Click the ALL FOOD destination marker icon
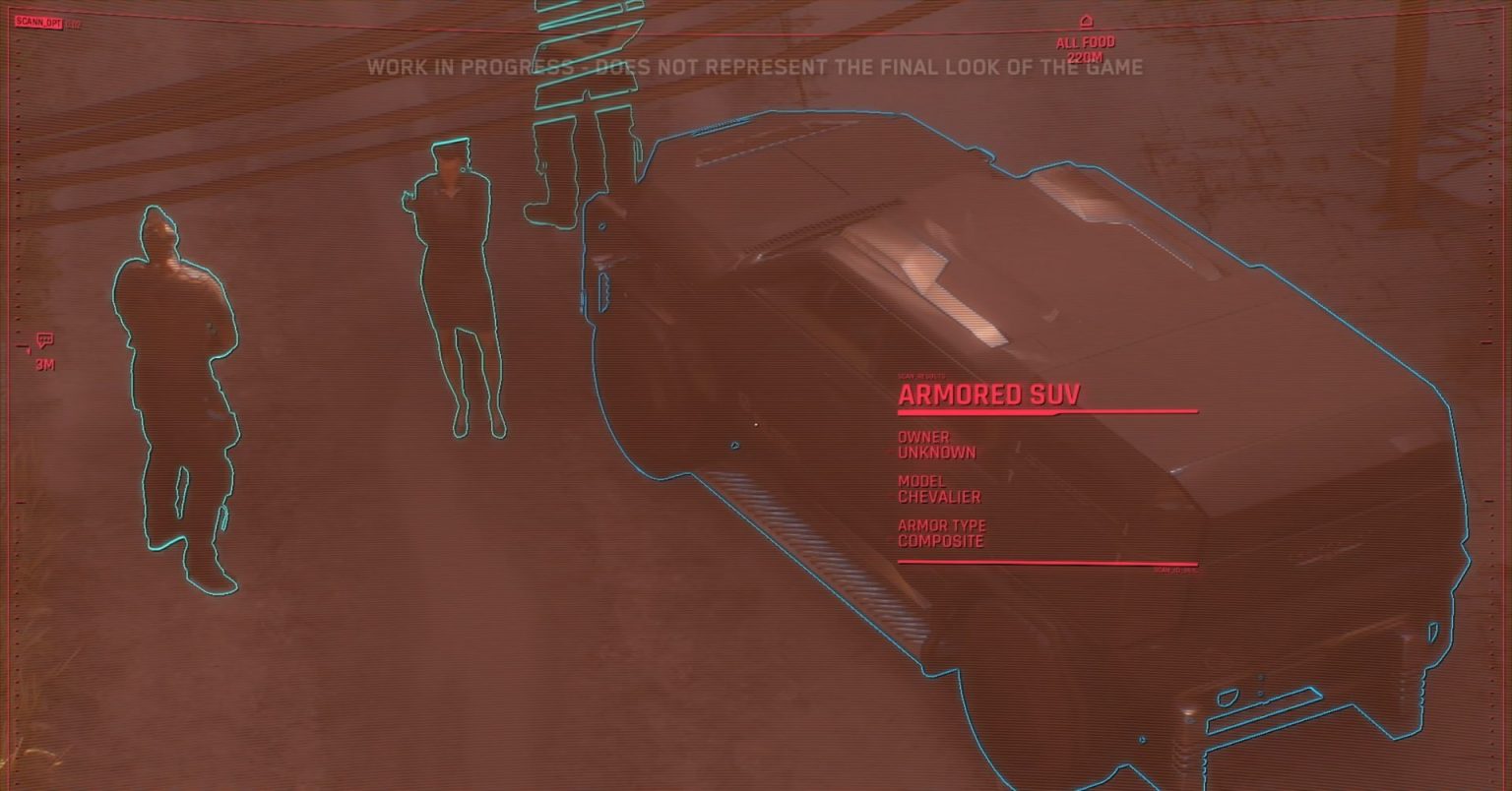 1087,20
